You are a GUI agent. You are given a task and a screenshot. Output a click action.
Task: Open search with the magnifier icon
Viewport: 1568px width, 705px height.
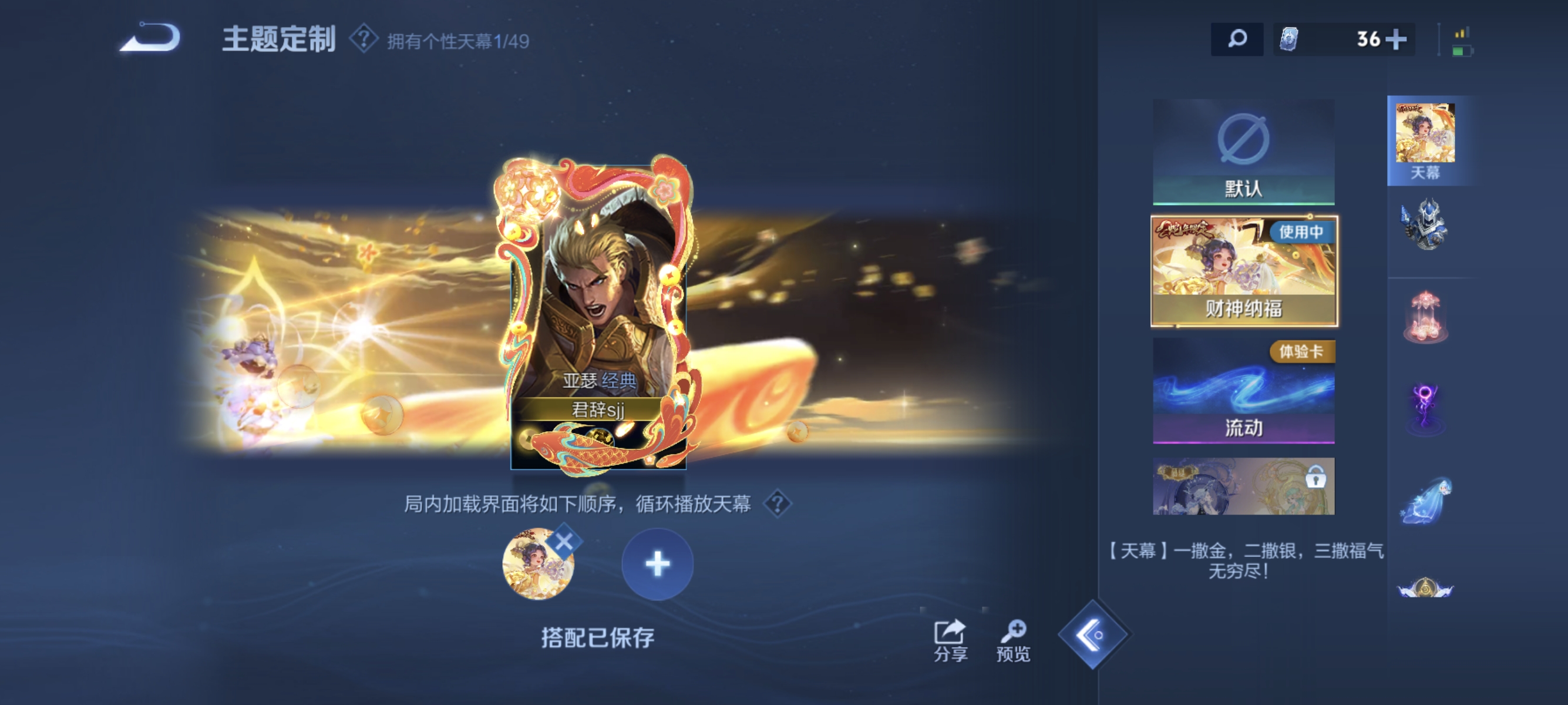tap(1237, 38)
